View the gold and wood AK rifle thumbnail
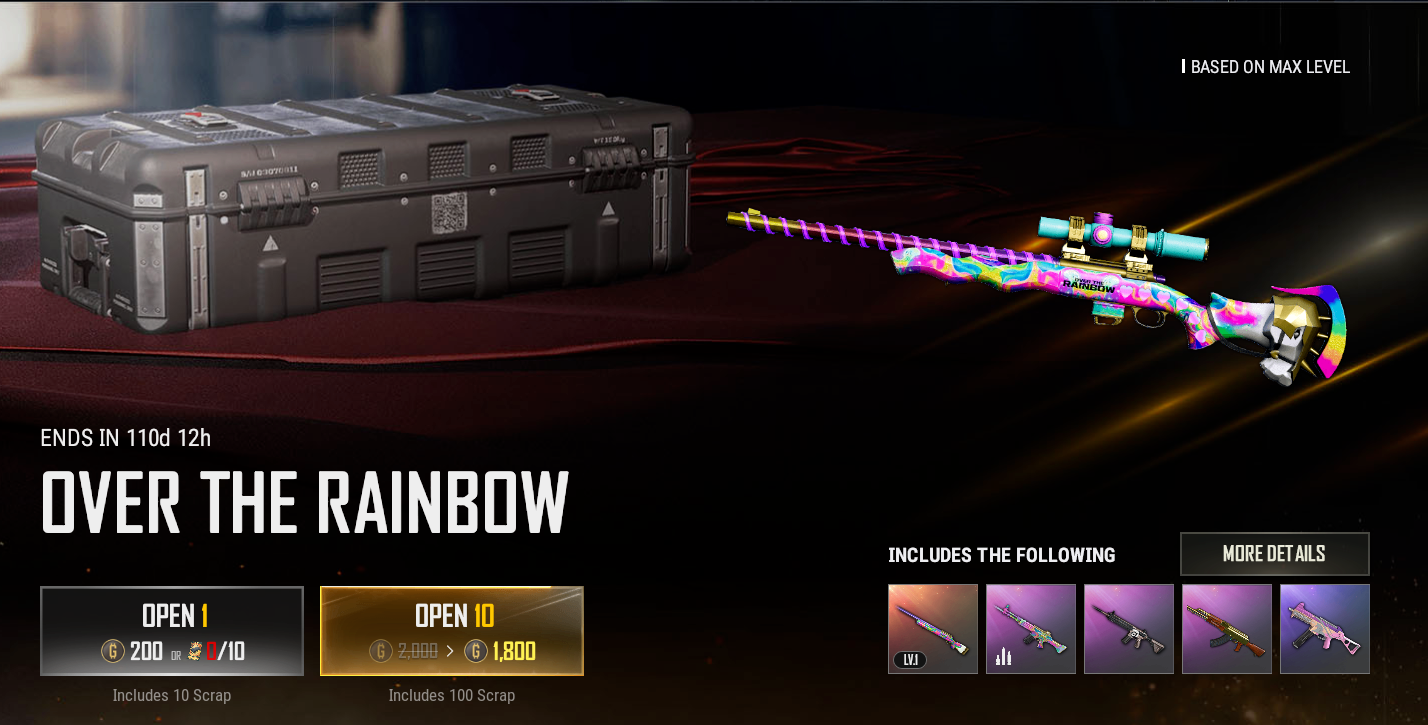 (1227, 629)
